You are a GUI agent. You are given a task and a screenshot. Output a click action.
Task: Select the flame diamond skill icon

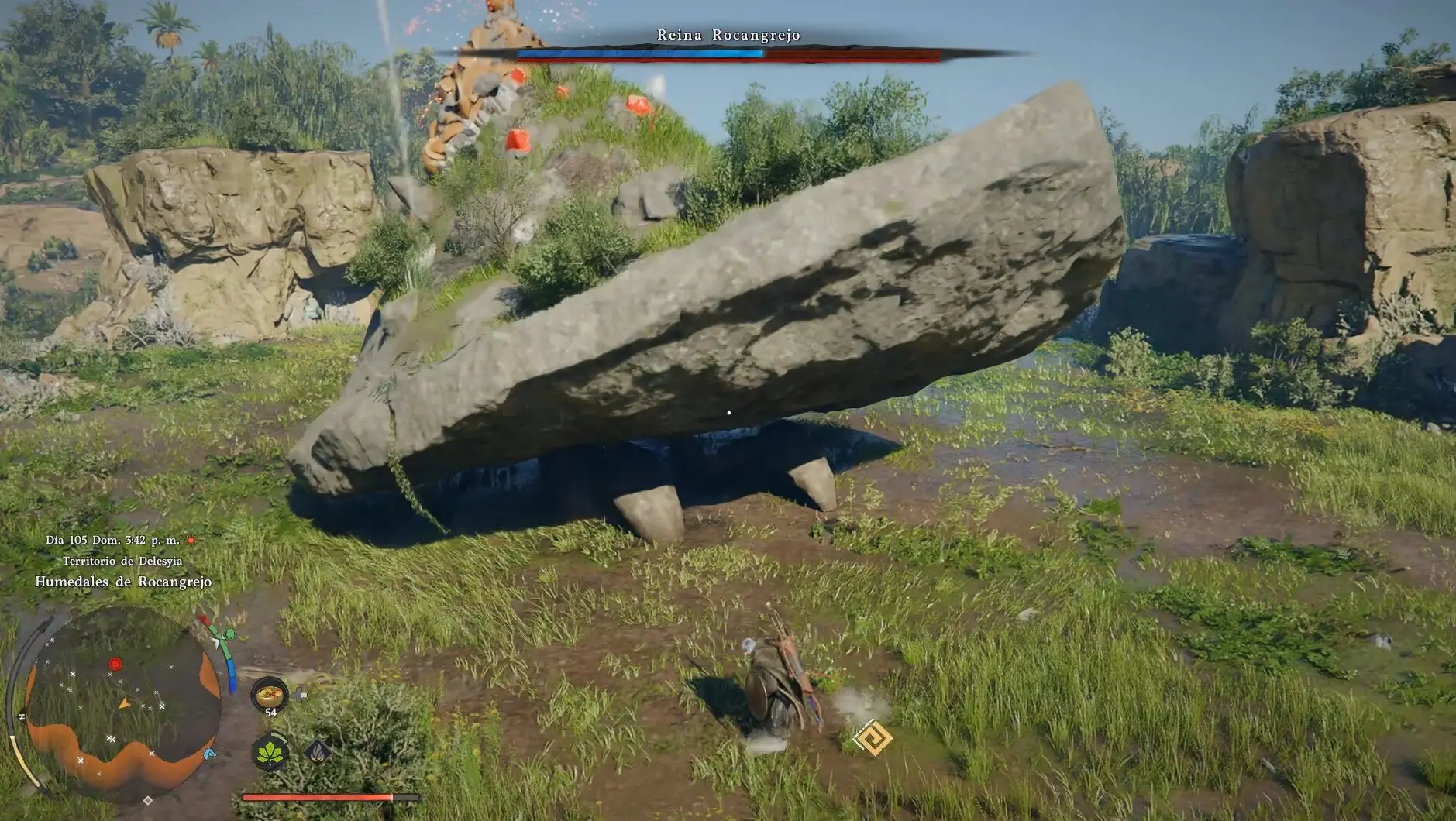pyautogui.click(x=318, y=751)
